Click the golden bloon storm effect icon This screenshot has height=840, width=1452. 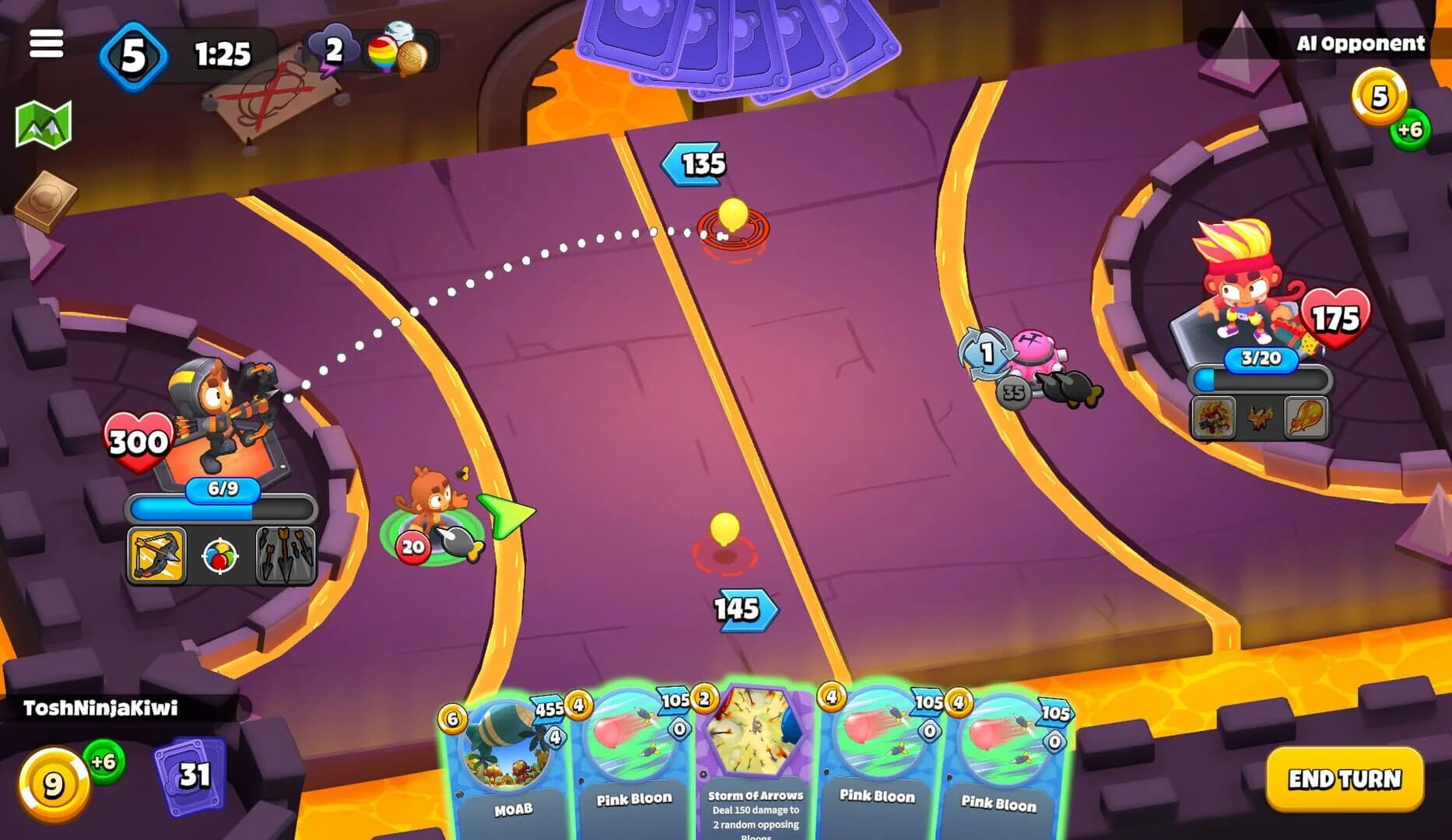pyautogui.click(x=414, y=59)
